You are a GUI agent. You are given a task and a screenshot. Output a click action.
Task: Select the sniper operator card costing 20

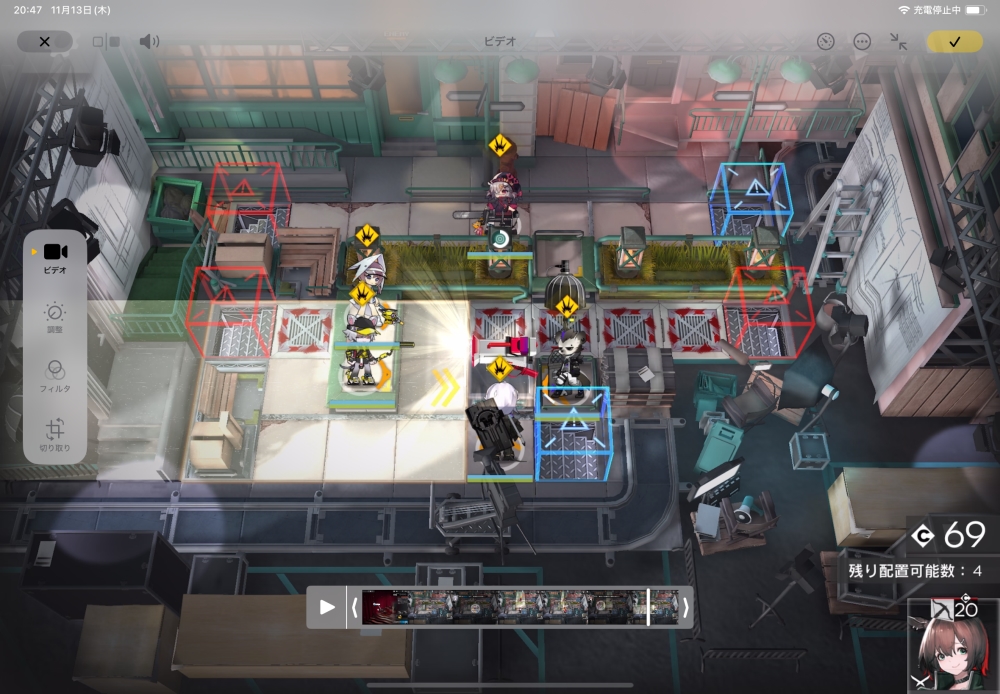pos(952,647)
